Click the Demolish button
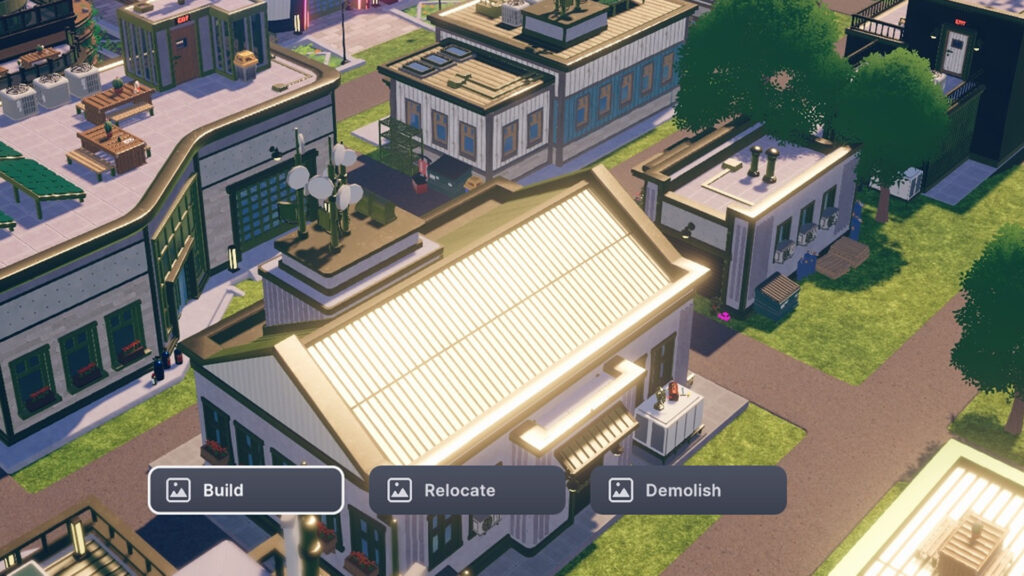 point(688,490)
